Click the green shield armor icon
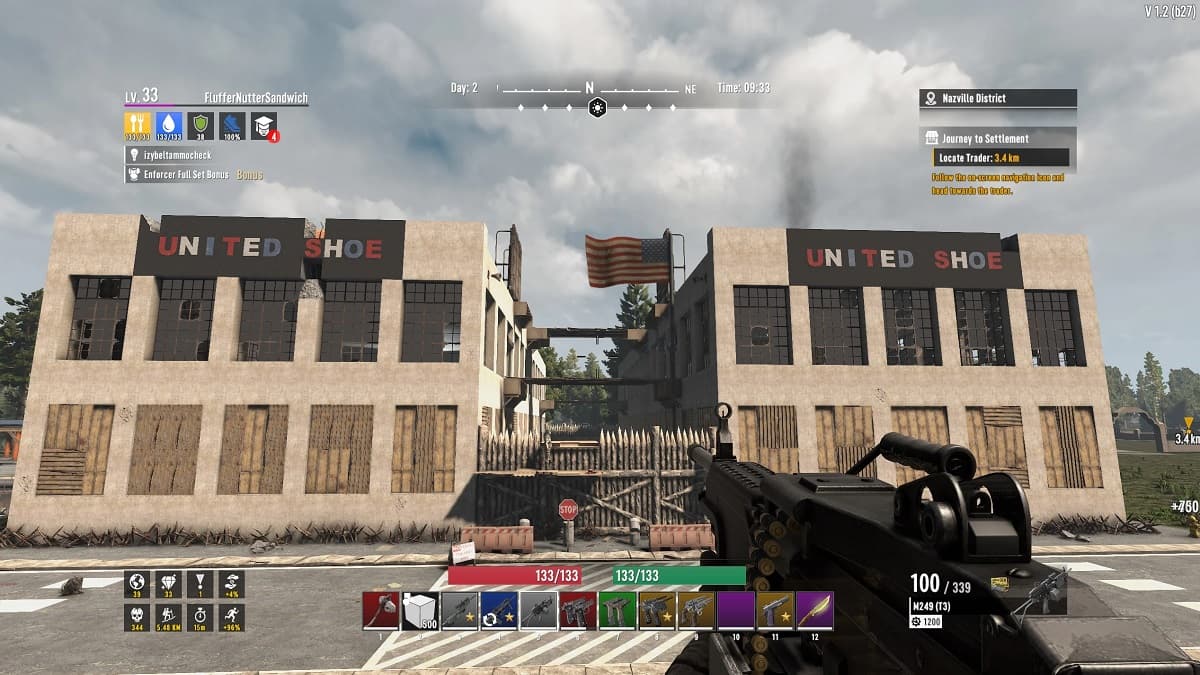 tap(201, 126)
